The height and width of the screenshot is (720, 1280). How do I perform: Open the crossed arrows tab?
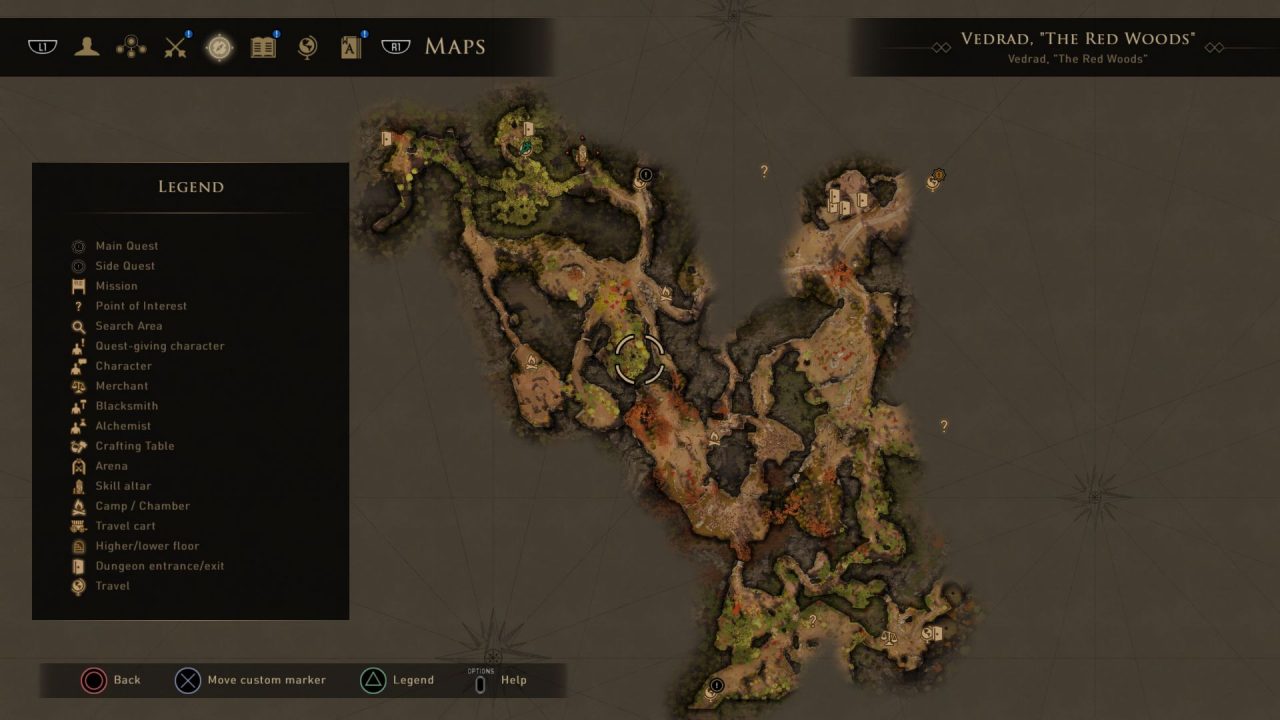[x=176, y=47]
